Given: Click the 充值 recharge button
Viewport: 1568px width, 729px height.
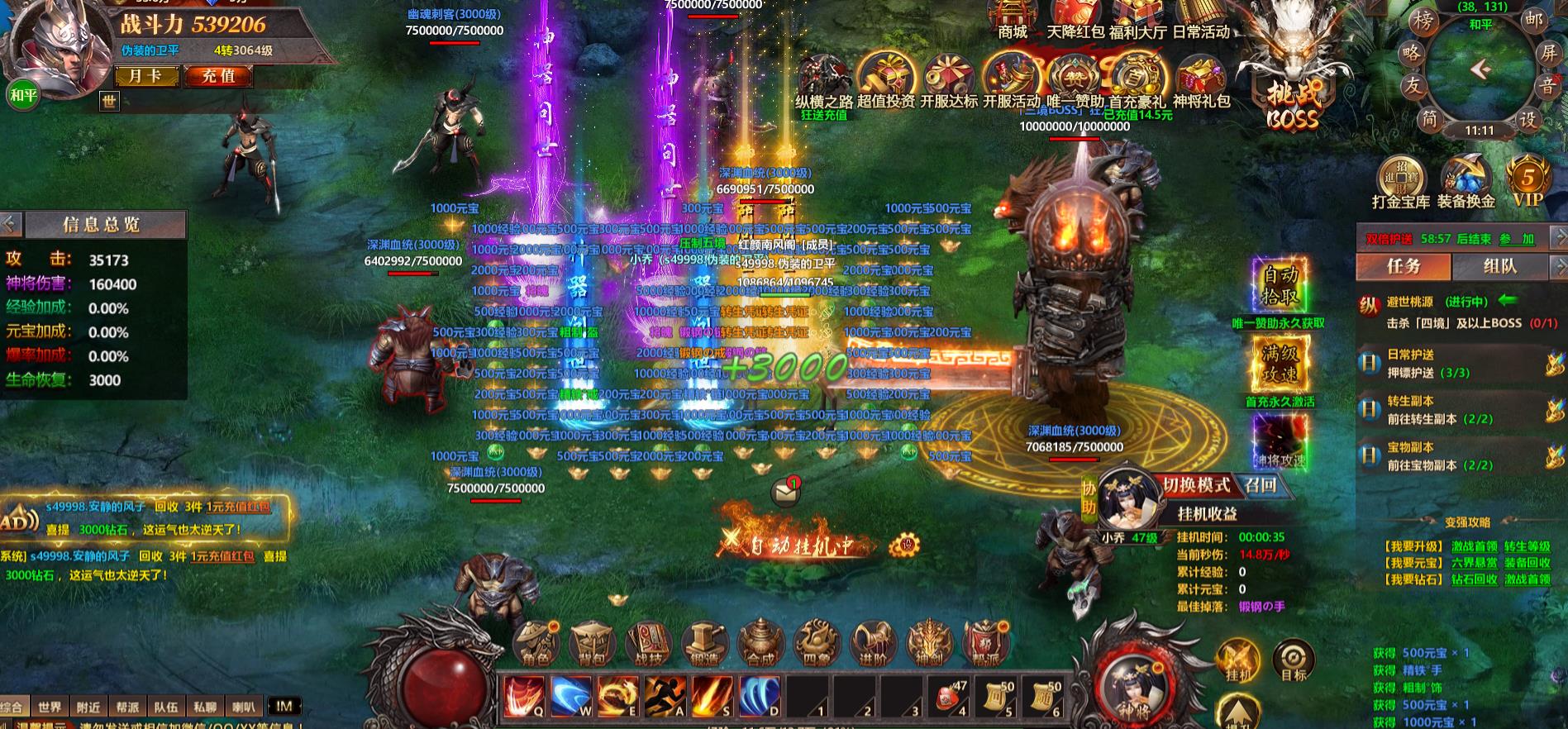Looking at the screenshot, I should (x=219, y=76).
